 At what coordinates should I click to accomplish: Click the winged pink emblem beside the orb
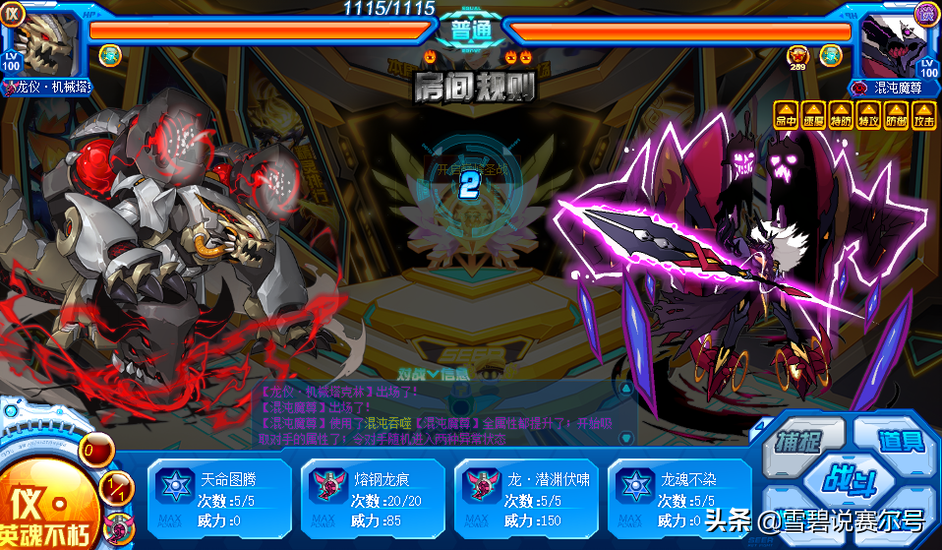click(x=121, y=525)
